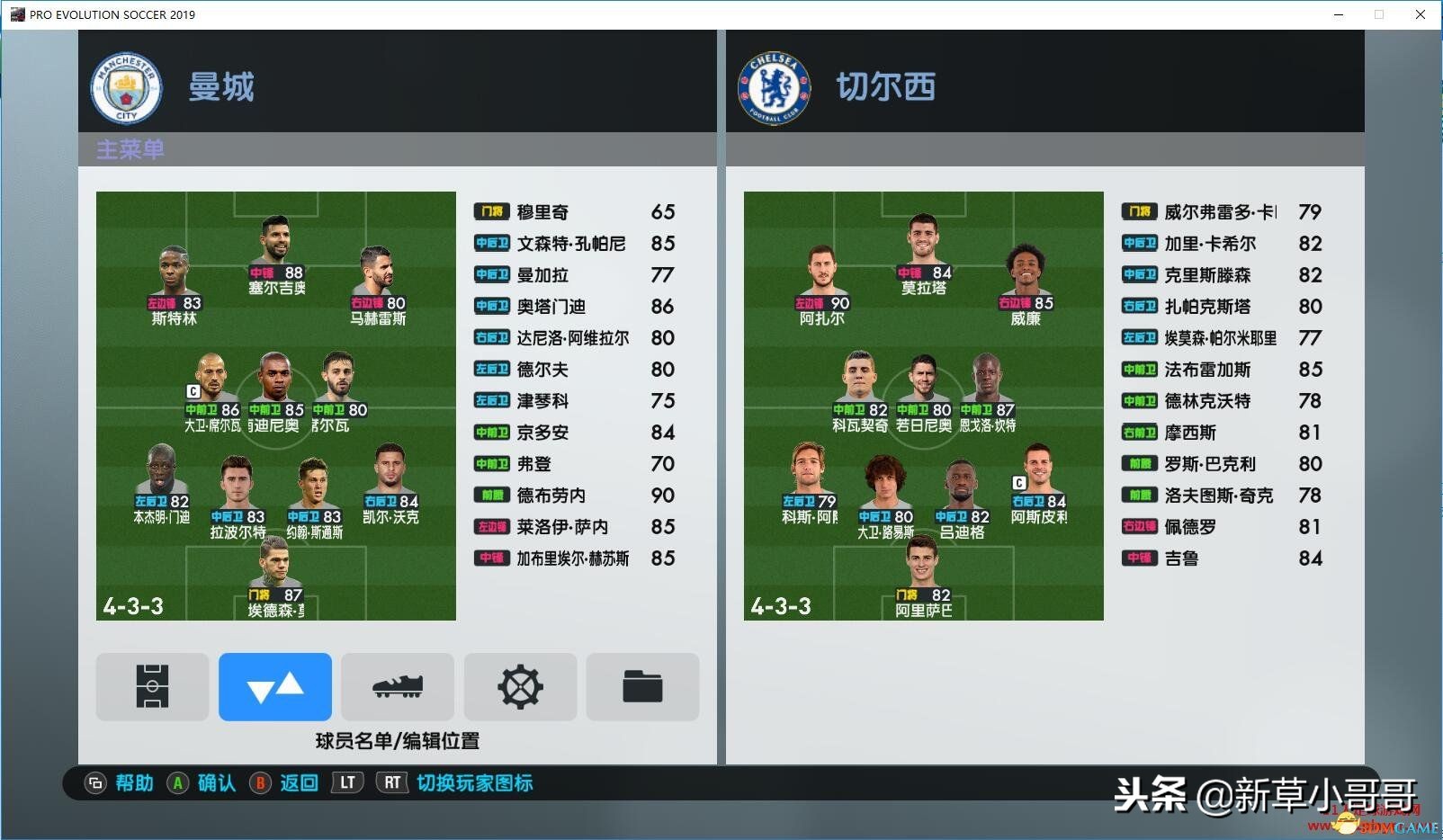Close the PES 2019 window
This screenshot has height=840, width=1443.
(x=1421, y=14)
